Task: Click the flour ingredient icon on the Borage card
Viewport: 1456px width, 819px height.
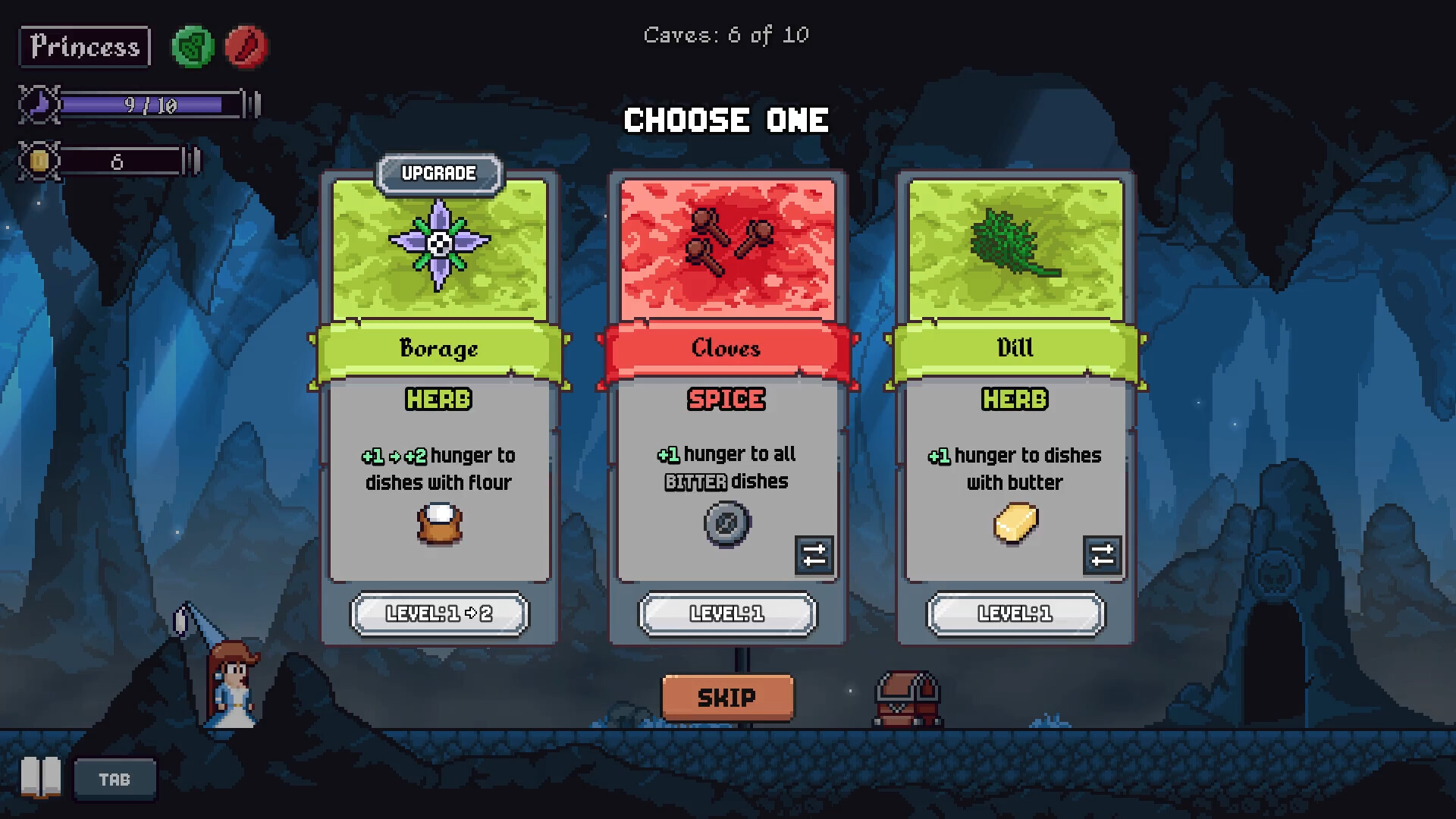Action: [438, 523]
